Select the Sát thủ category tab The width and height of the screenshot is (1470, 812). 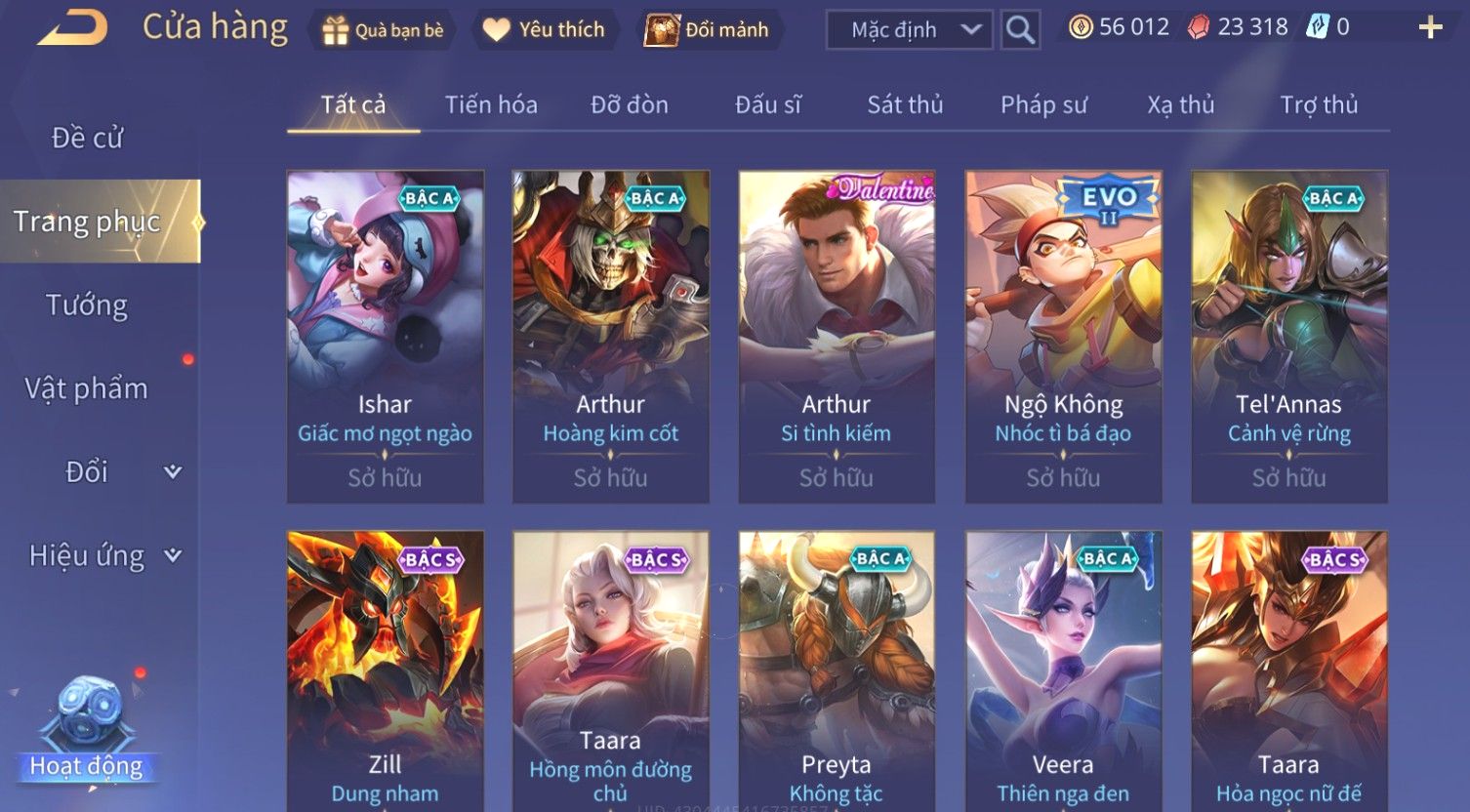pos(905,104)
